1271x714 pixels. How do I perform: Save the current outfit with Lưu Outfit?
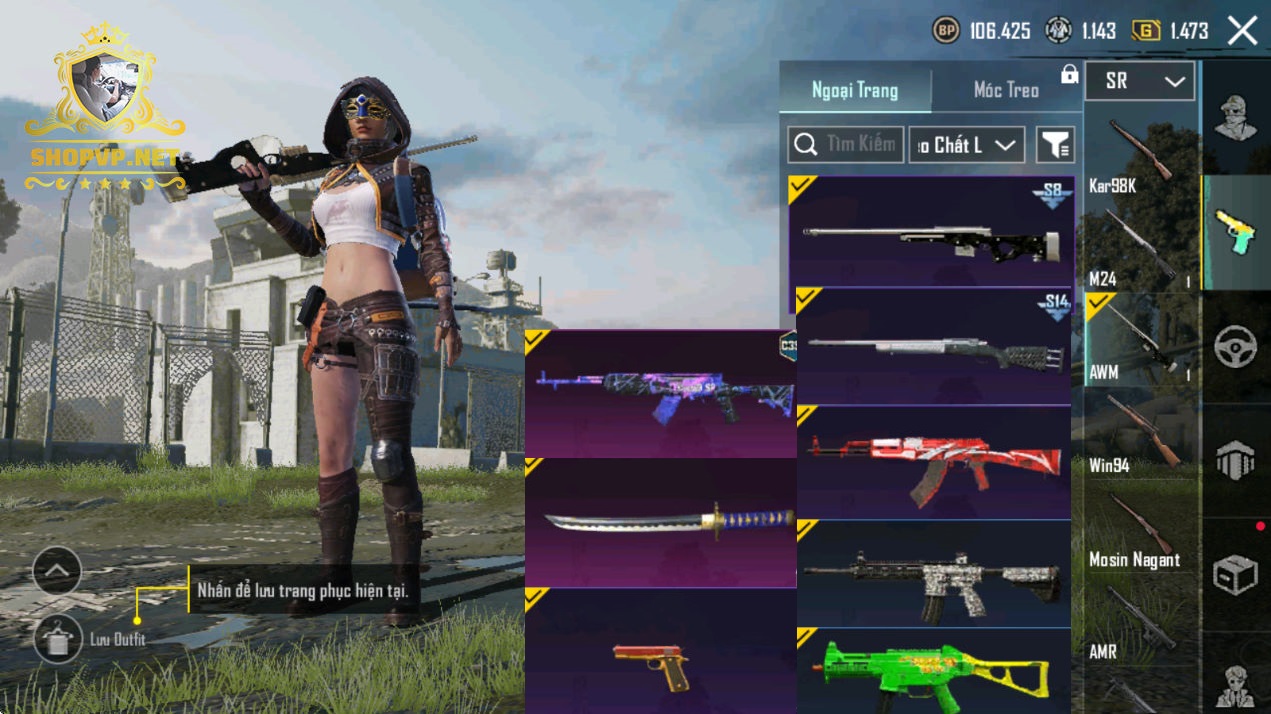(x=58, y=639)
